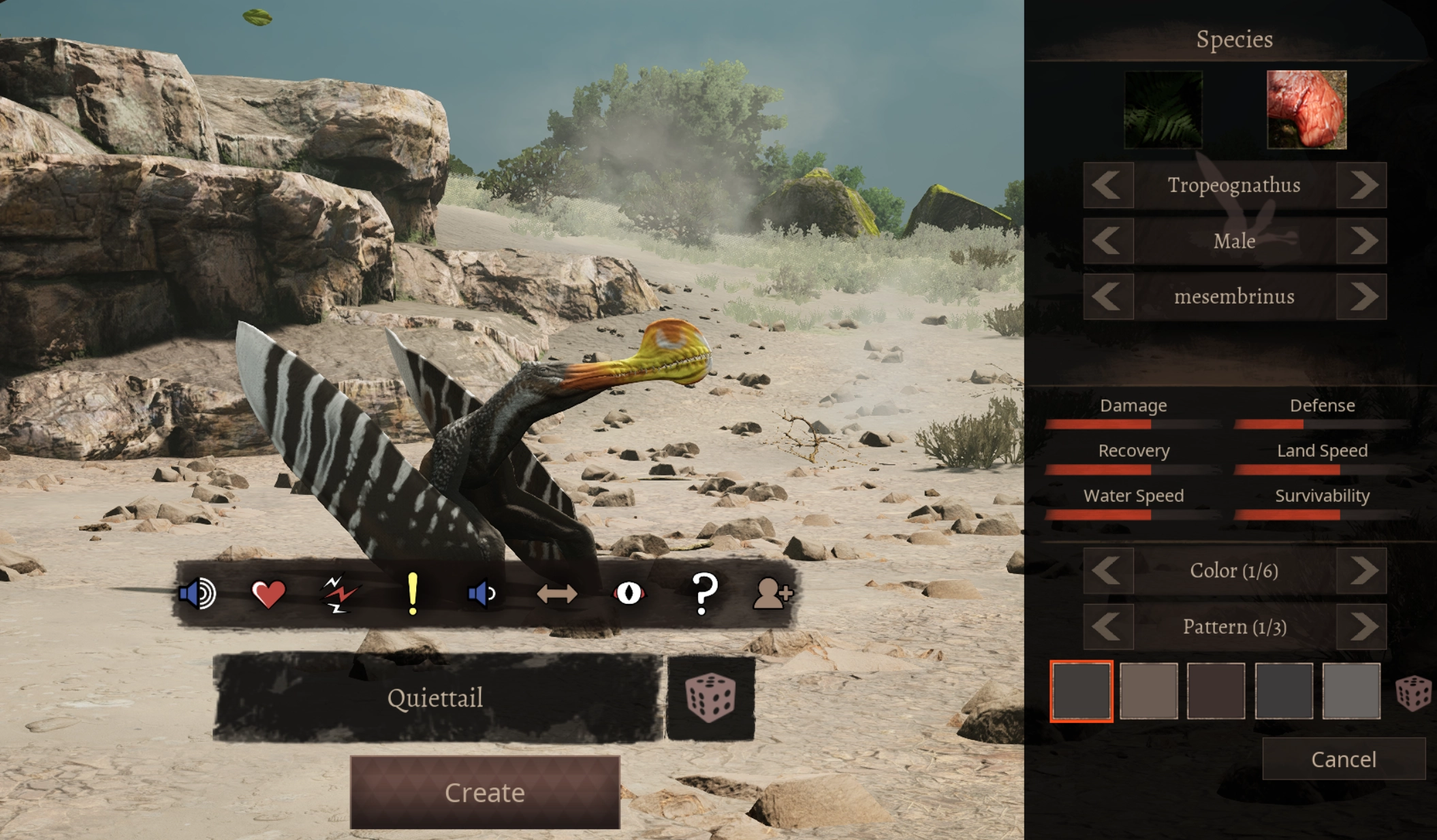Viewport: 1437px width, 840px height.
Task: Click the heart friendly gesture icon
Action: [268, 594]
